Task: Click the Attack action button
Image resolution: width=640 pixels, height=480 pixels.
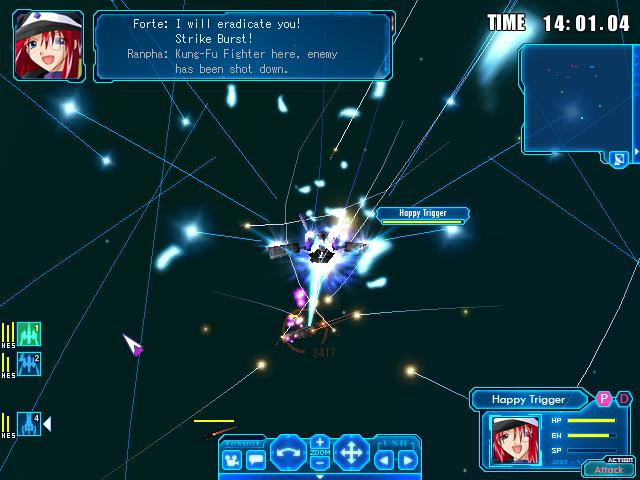Action: click(608, 469)
